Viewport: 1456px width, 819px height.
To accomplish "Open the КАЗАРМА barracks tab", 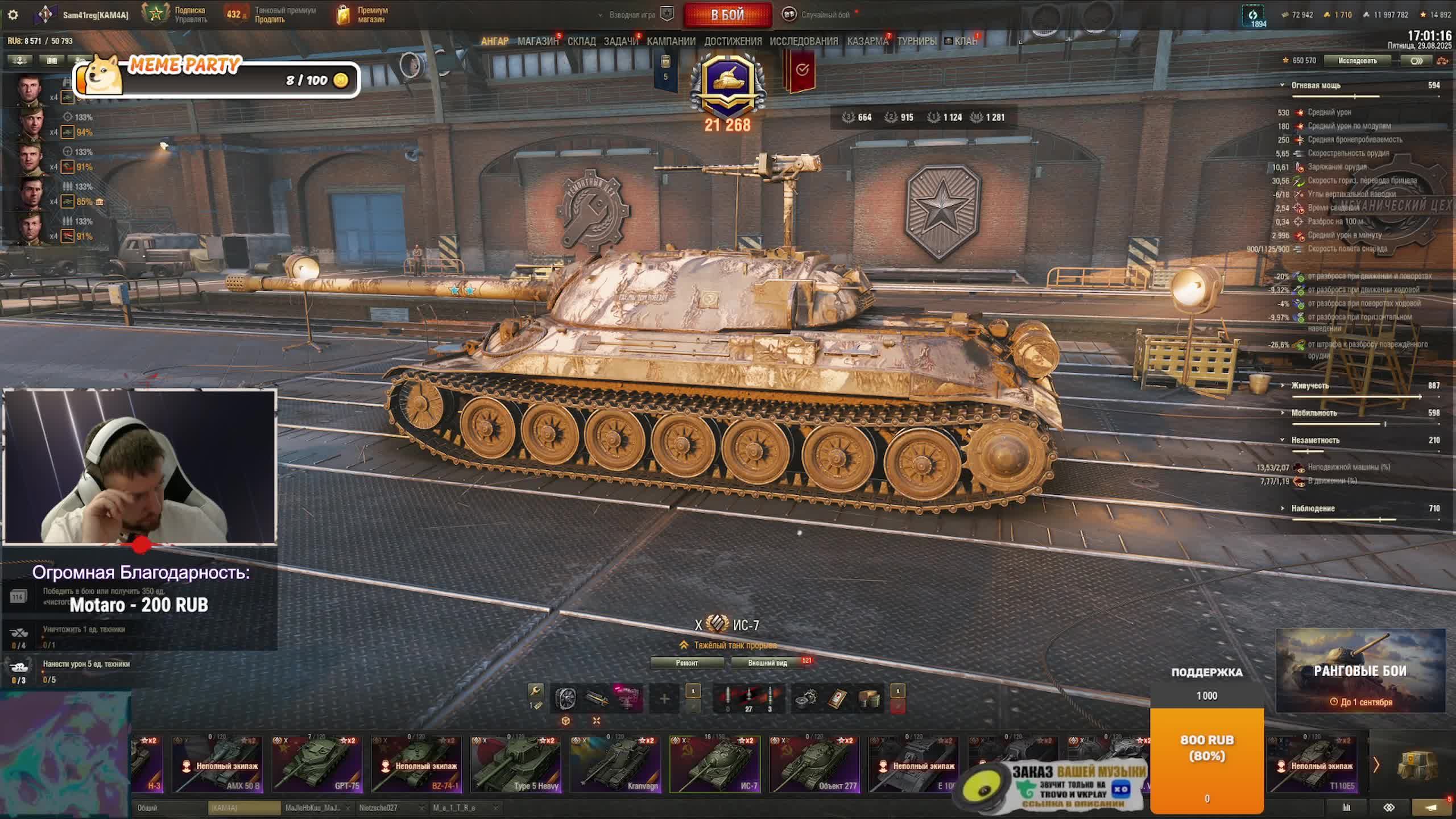I will coord(867,42).
